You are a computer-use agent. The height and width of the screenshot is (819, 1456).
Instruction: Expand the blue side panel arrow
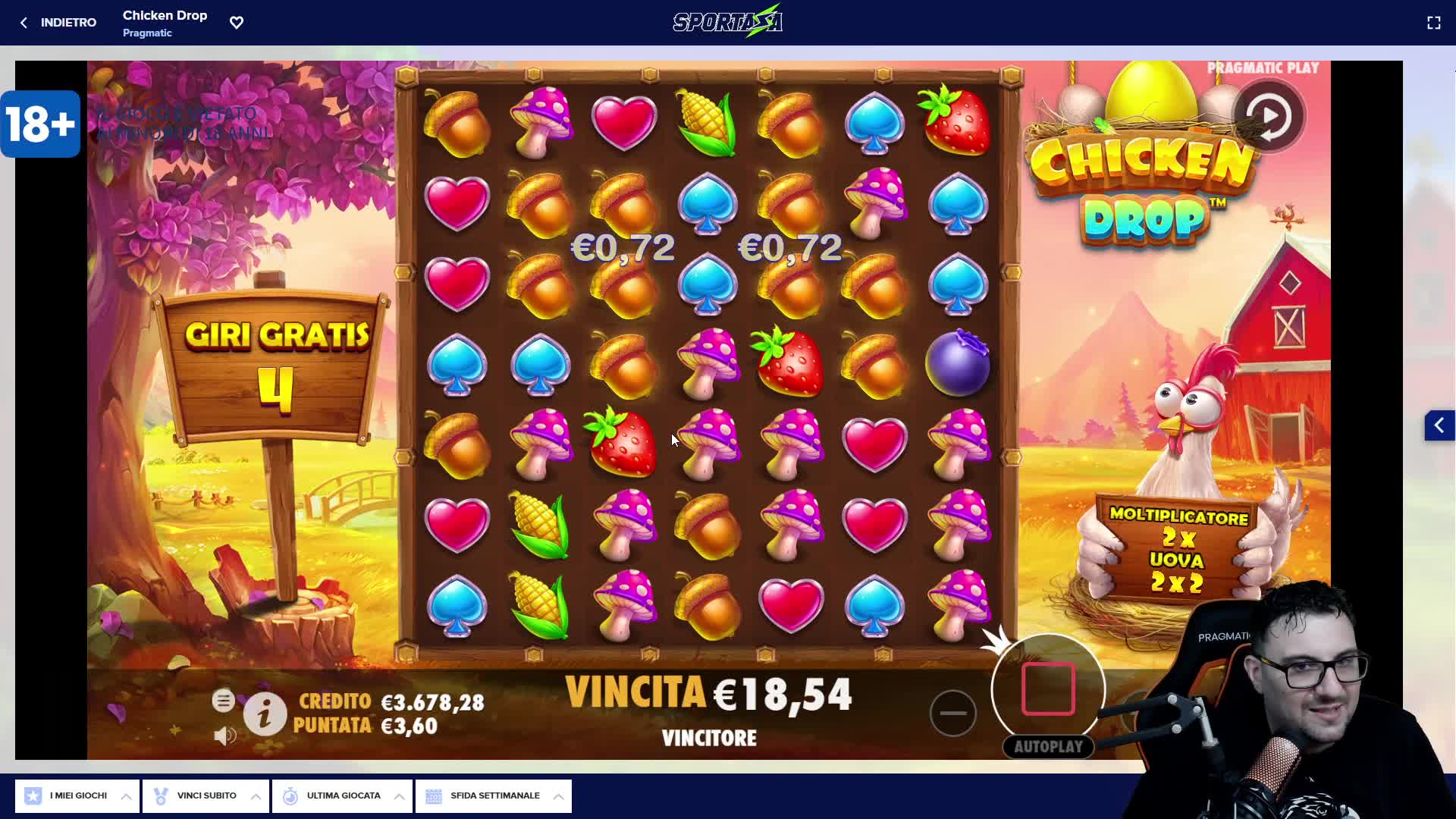(1439, 425)
